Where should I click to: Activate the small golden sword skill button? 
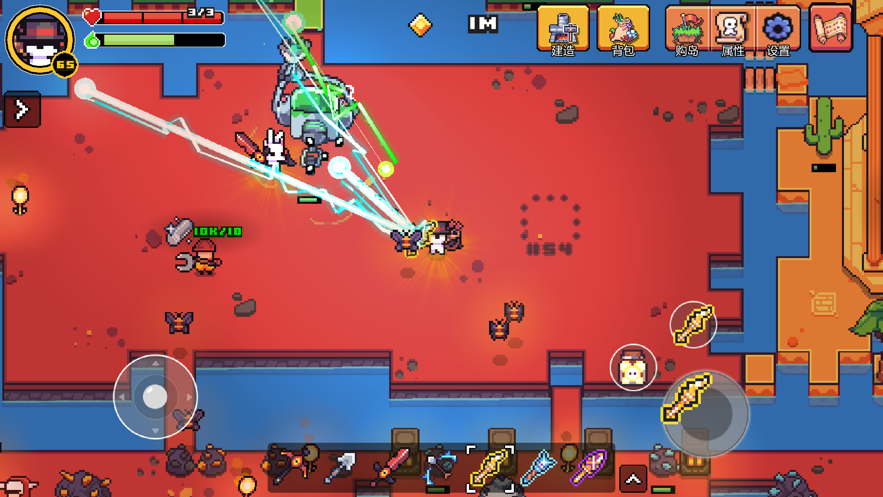pos(693,325)
